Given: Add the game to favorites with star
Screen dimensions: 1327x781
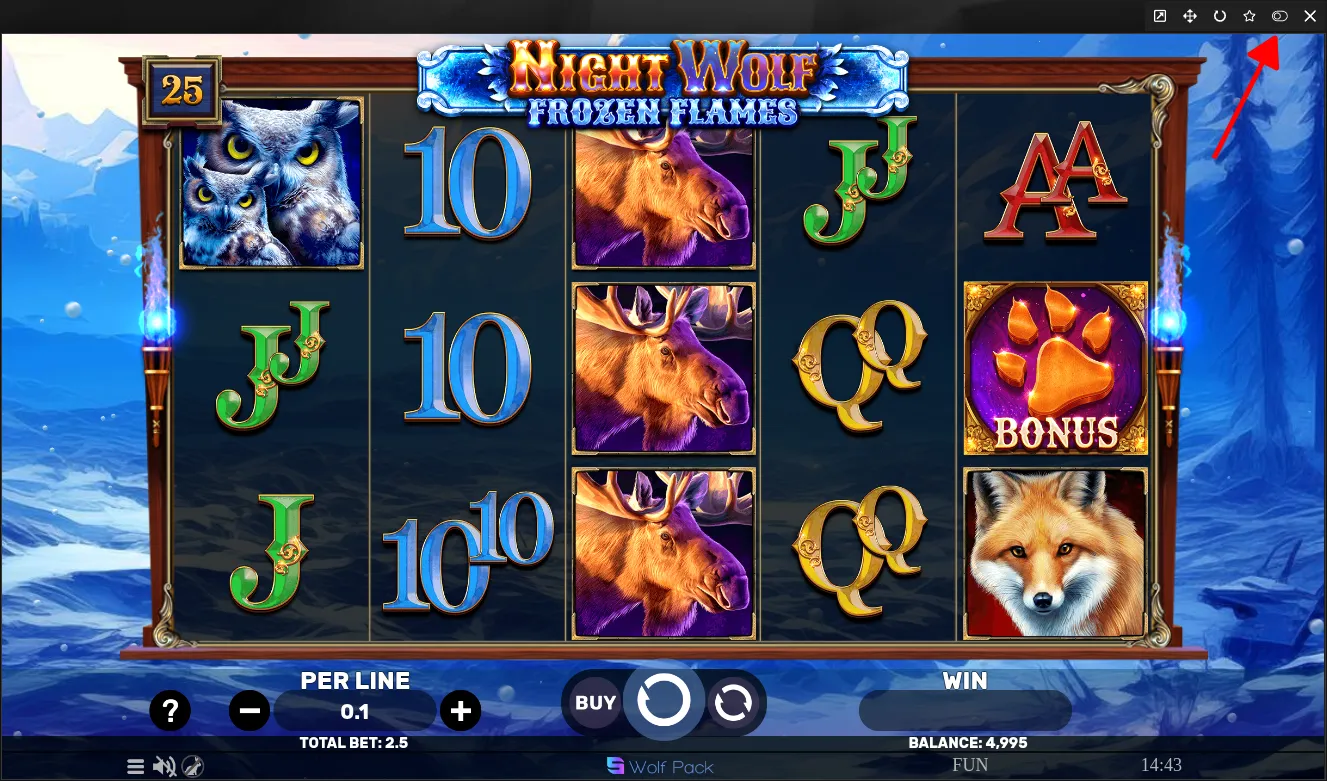Looking at the screenshot, I should click(x=1249, y=16).
